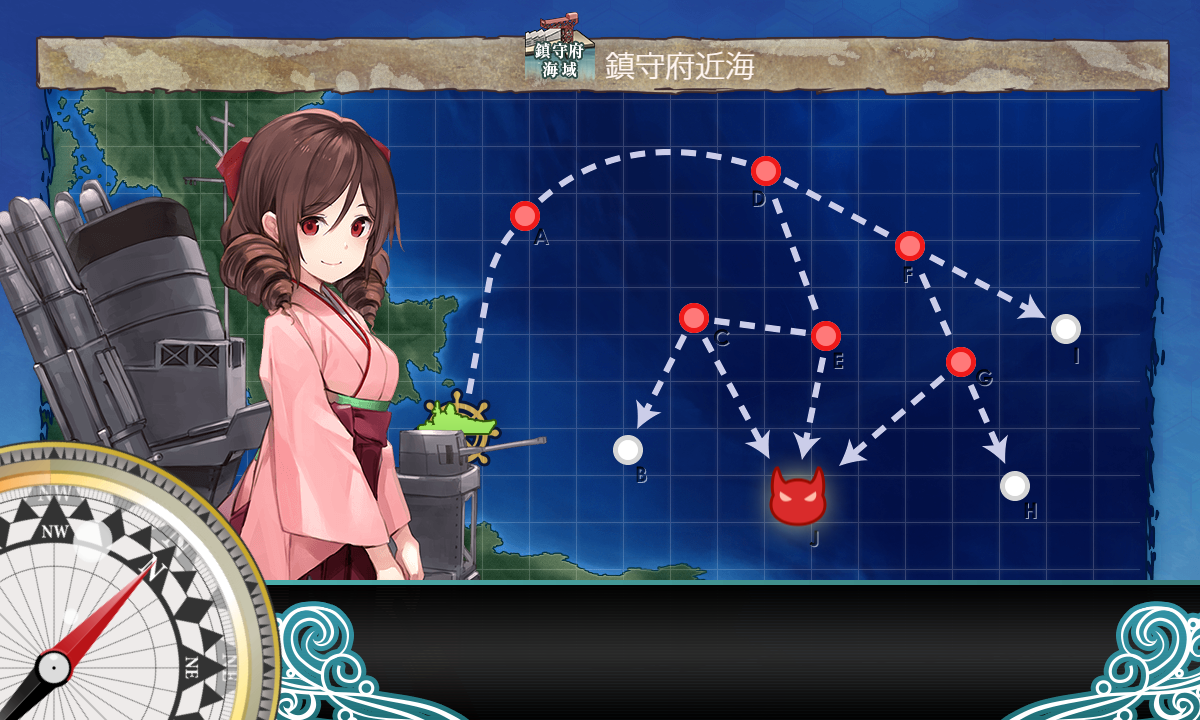Choose white node I on the map
Screen dimensions: 1200x720
click(x=1066, y=328)
